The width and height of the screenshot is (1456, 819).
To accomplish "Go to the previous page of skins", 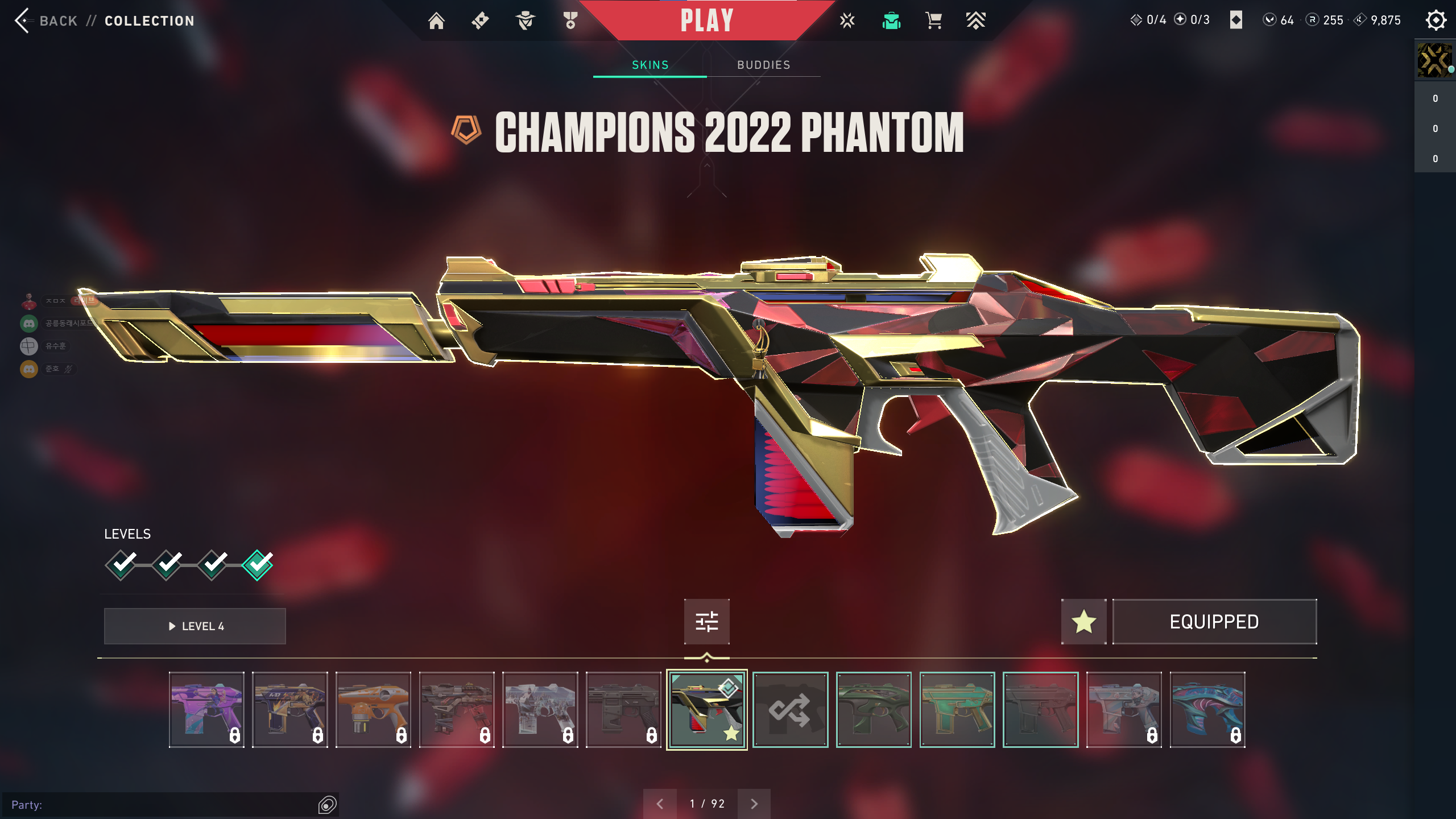I will [x=660, y=804].
